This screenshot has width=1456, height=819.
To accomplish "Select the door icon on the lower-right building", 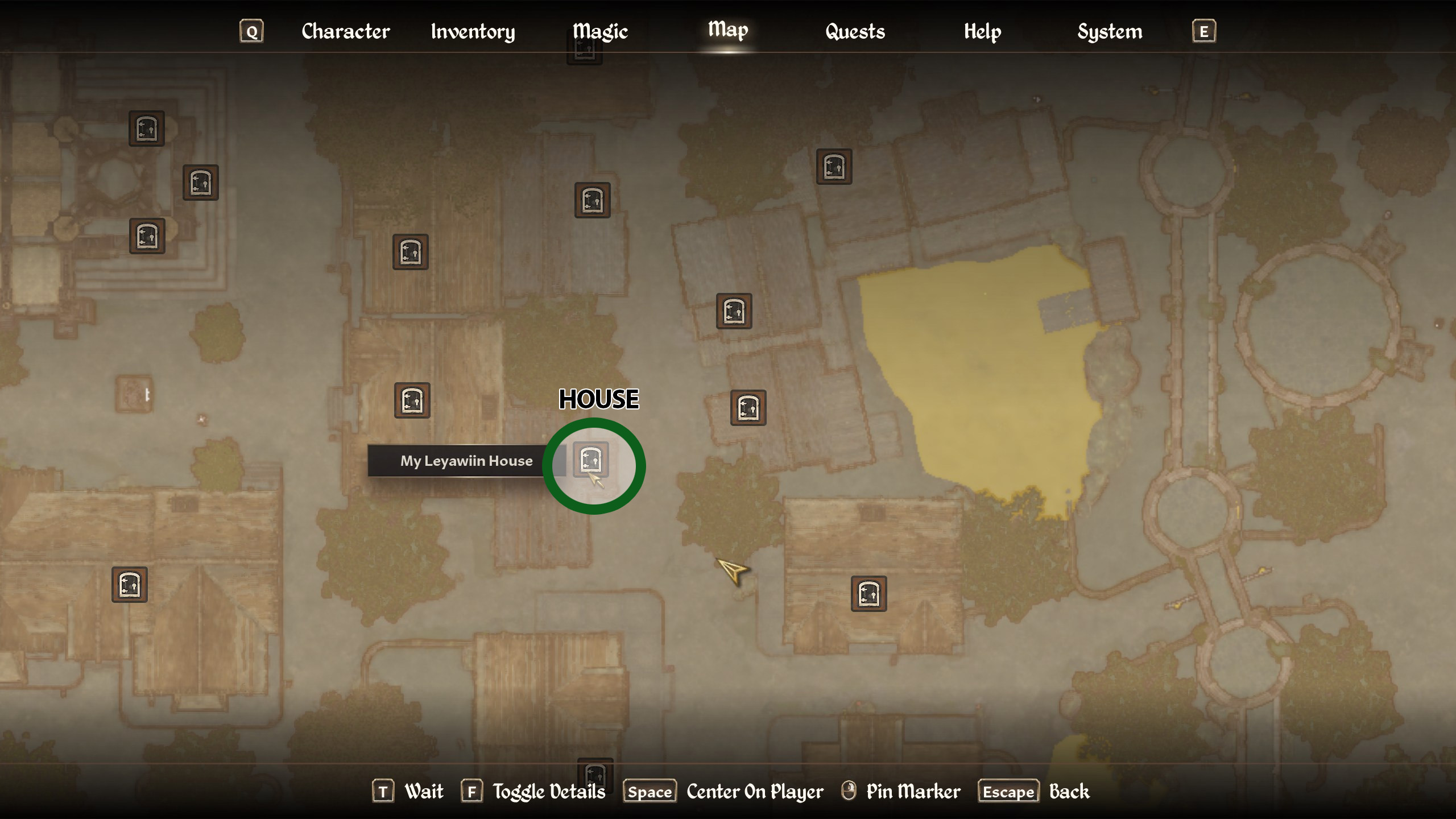I will pyautogui.click(x=870, y=594).
